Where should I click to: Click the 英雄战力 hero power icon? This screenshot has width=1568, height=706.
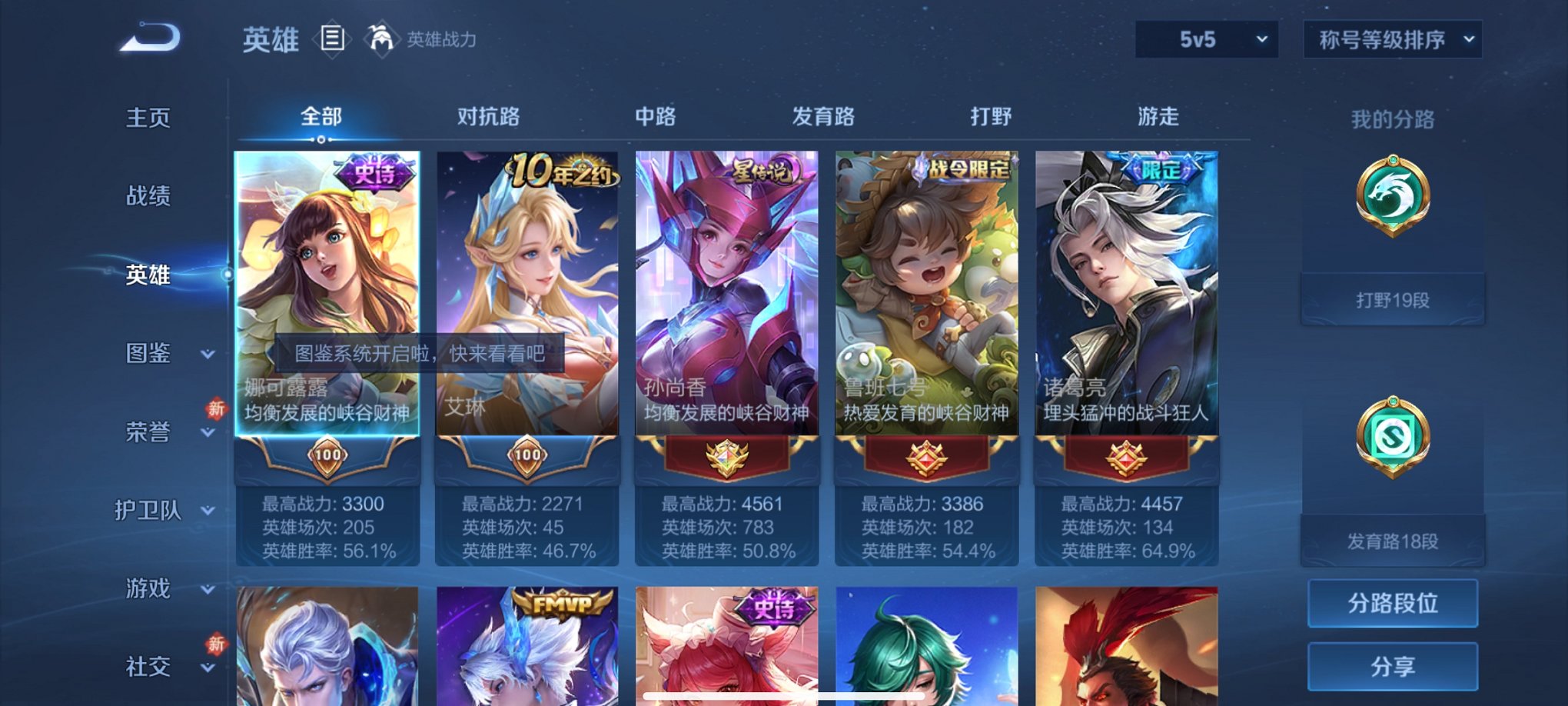pyautogui.click(x=379, y=38)
